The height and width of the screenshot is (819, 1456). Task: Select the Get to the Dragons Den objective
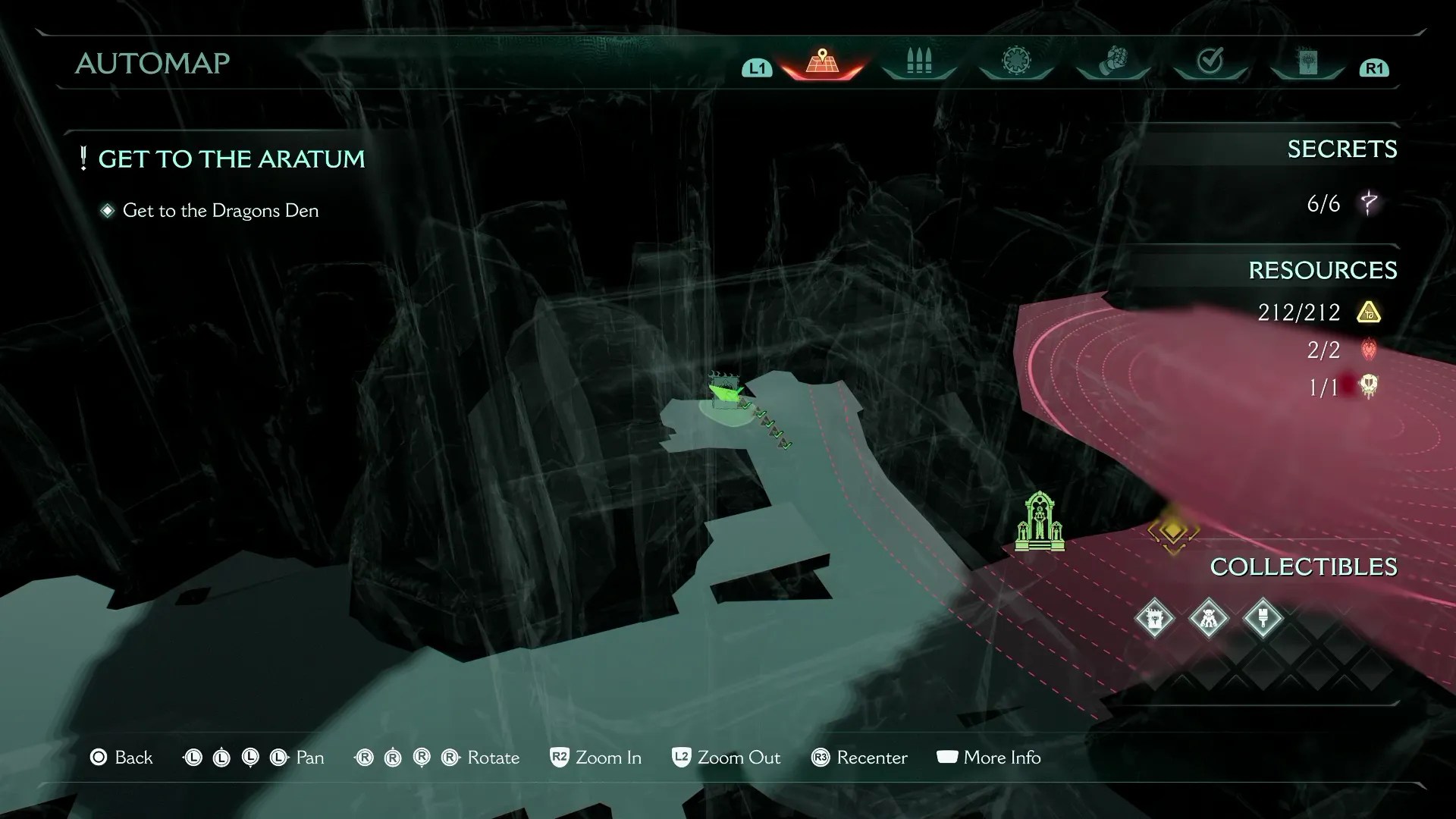pos(220,211)
